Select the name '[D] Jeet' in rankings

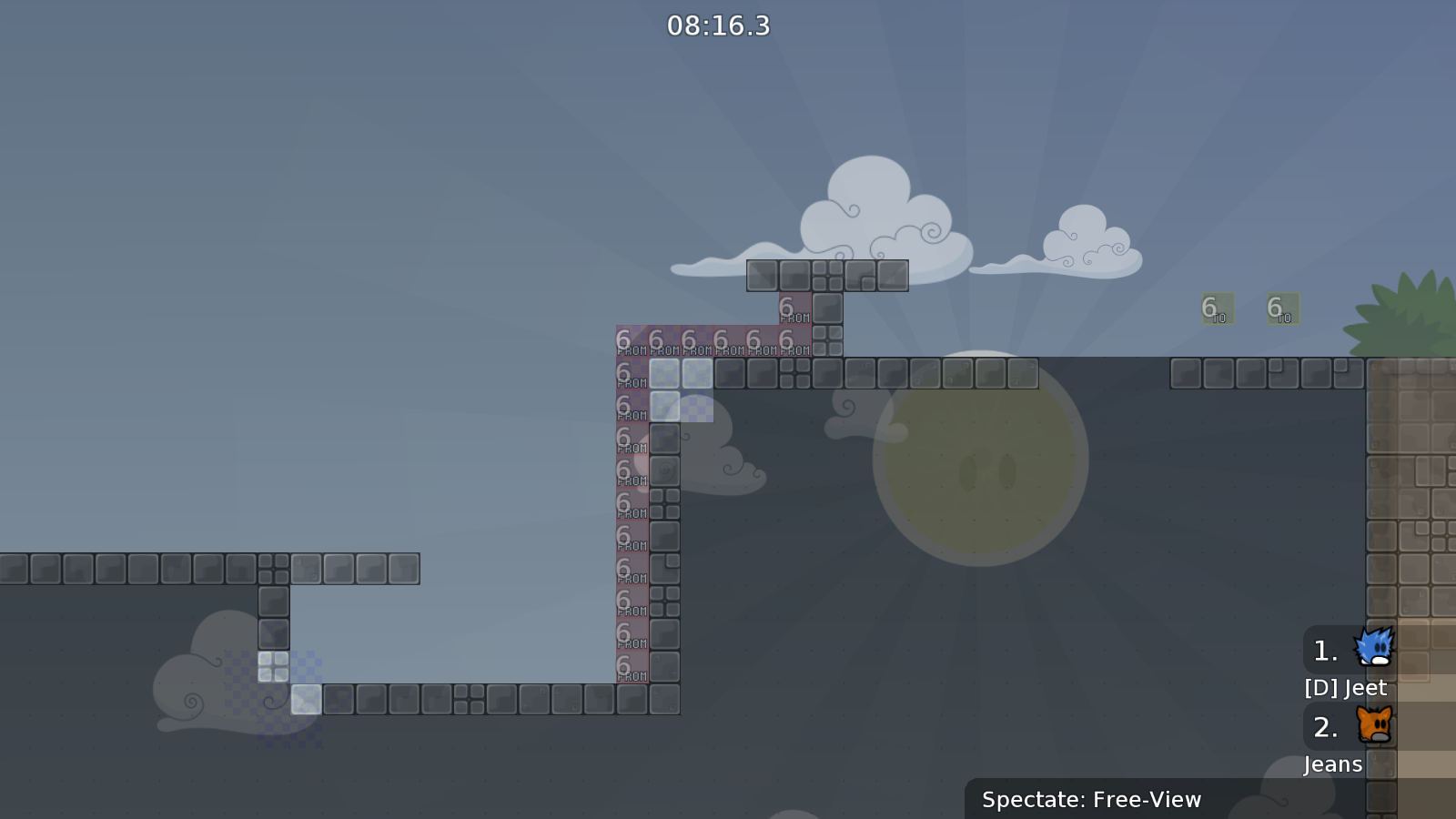pos(1344,688)
